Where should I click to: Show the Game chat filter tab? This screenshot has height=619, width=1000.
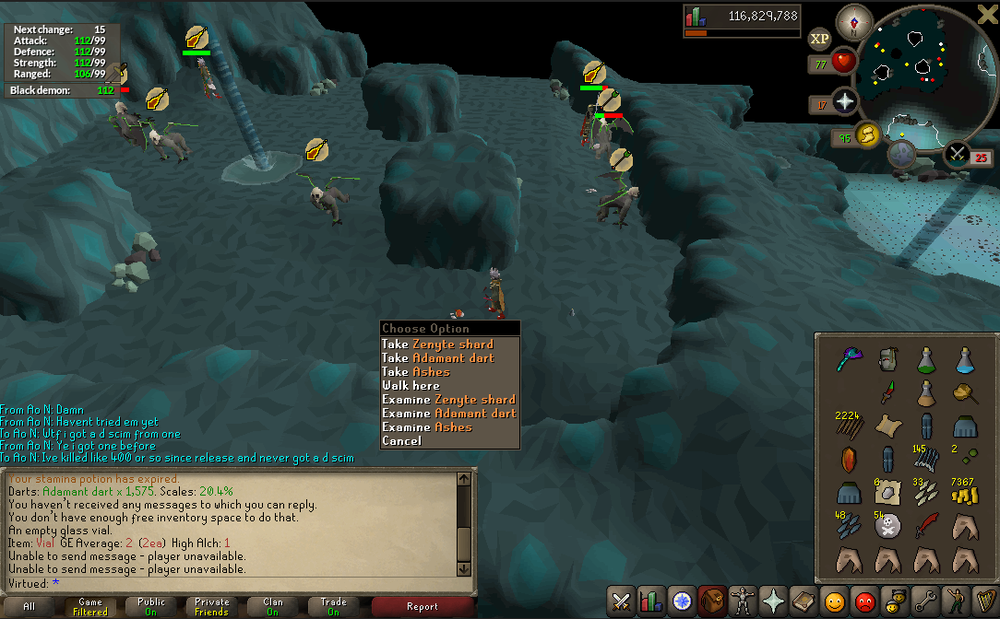[x=90, y=606]
